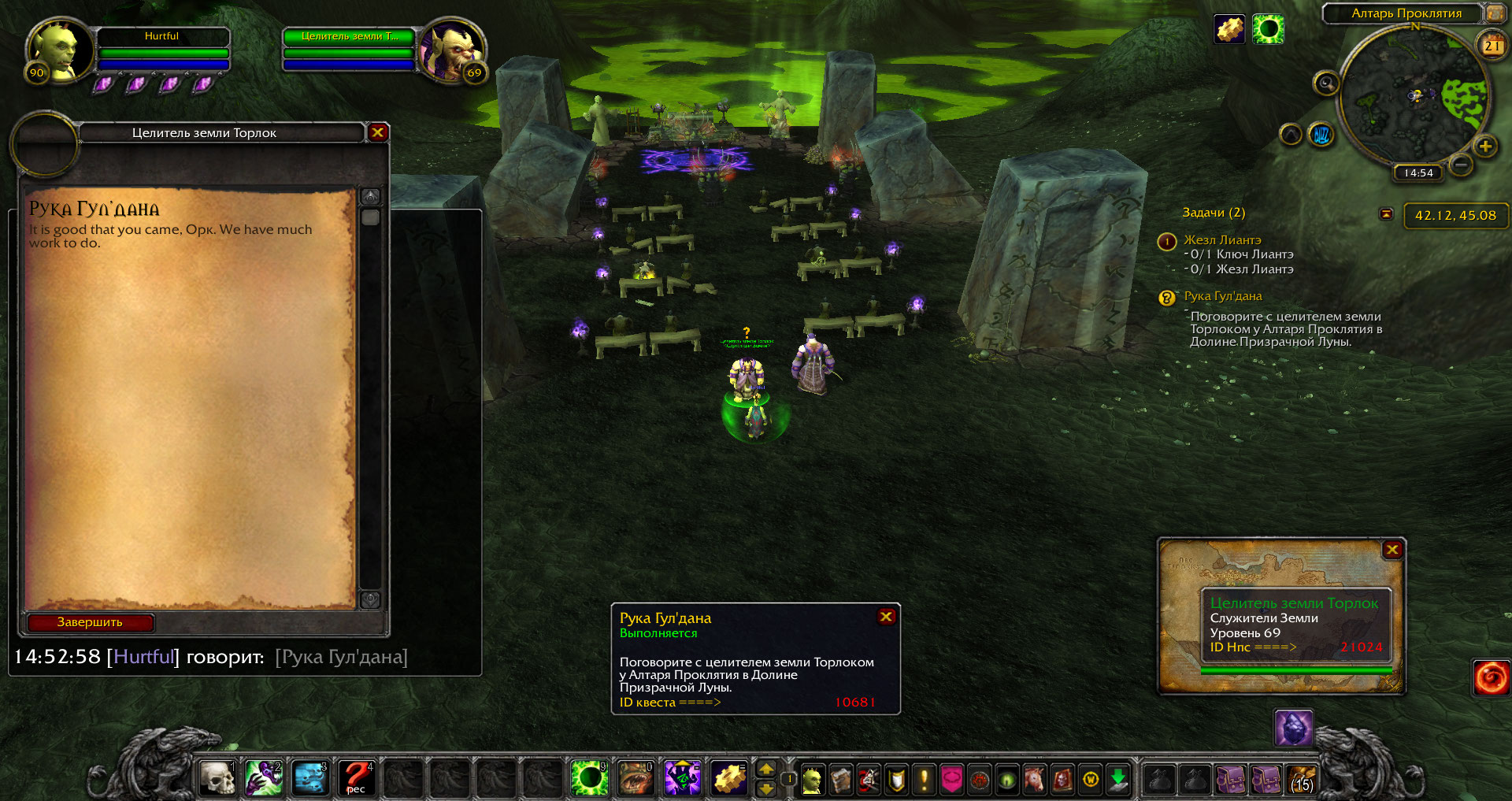This screenshot has width=1512, height=801.
Task: Open the calendar button showing 21
Action: pyautogui.click(x=1492, y=46)
